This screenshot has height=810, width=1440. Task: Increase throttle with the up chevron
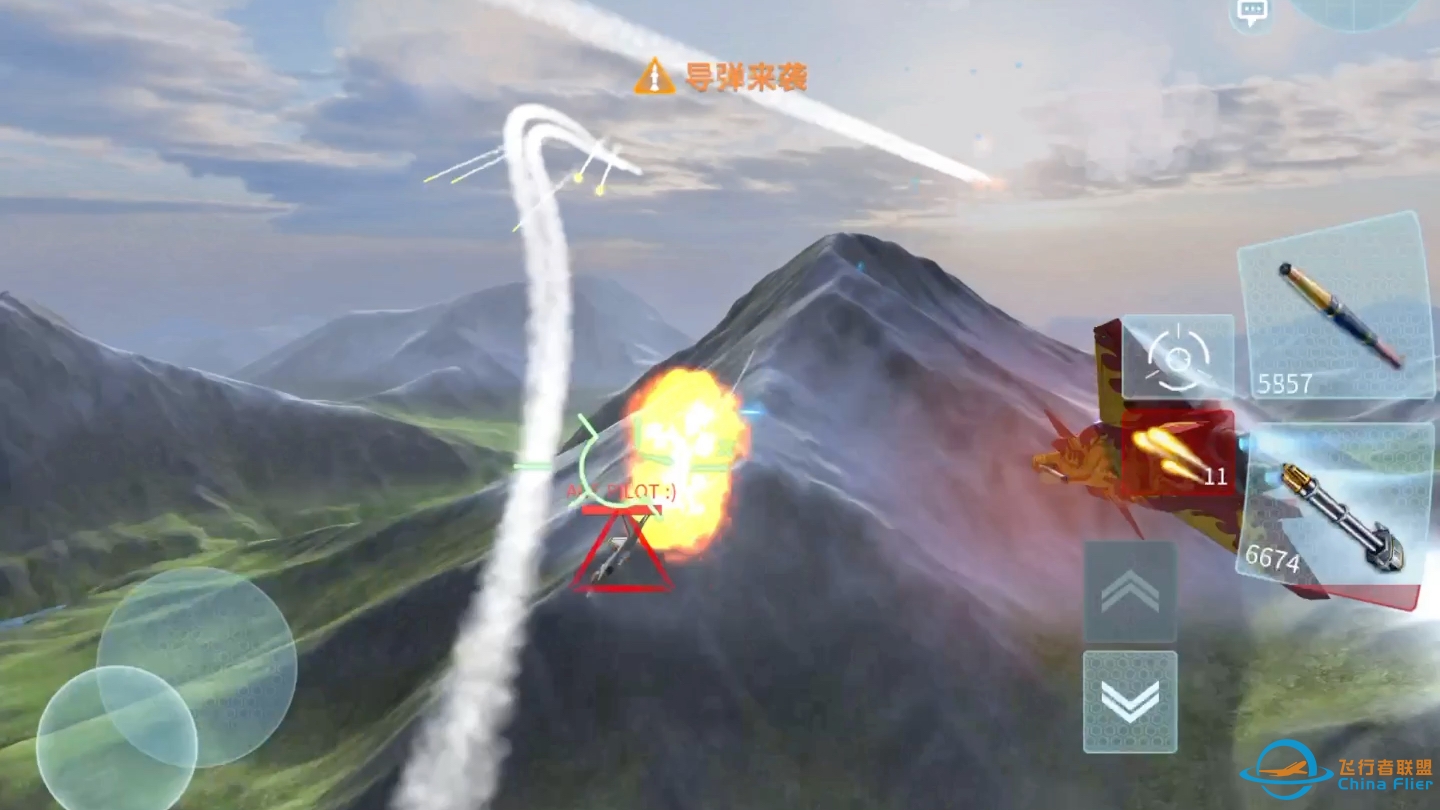point(1130,592)
